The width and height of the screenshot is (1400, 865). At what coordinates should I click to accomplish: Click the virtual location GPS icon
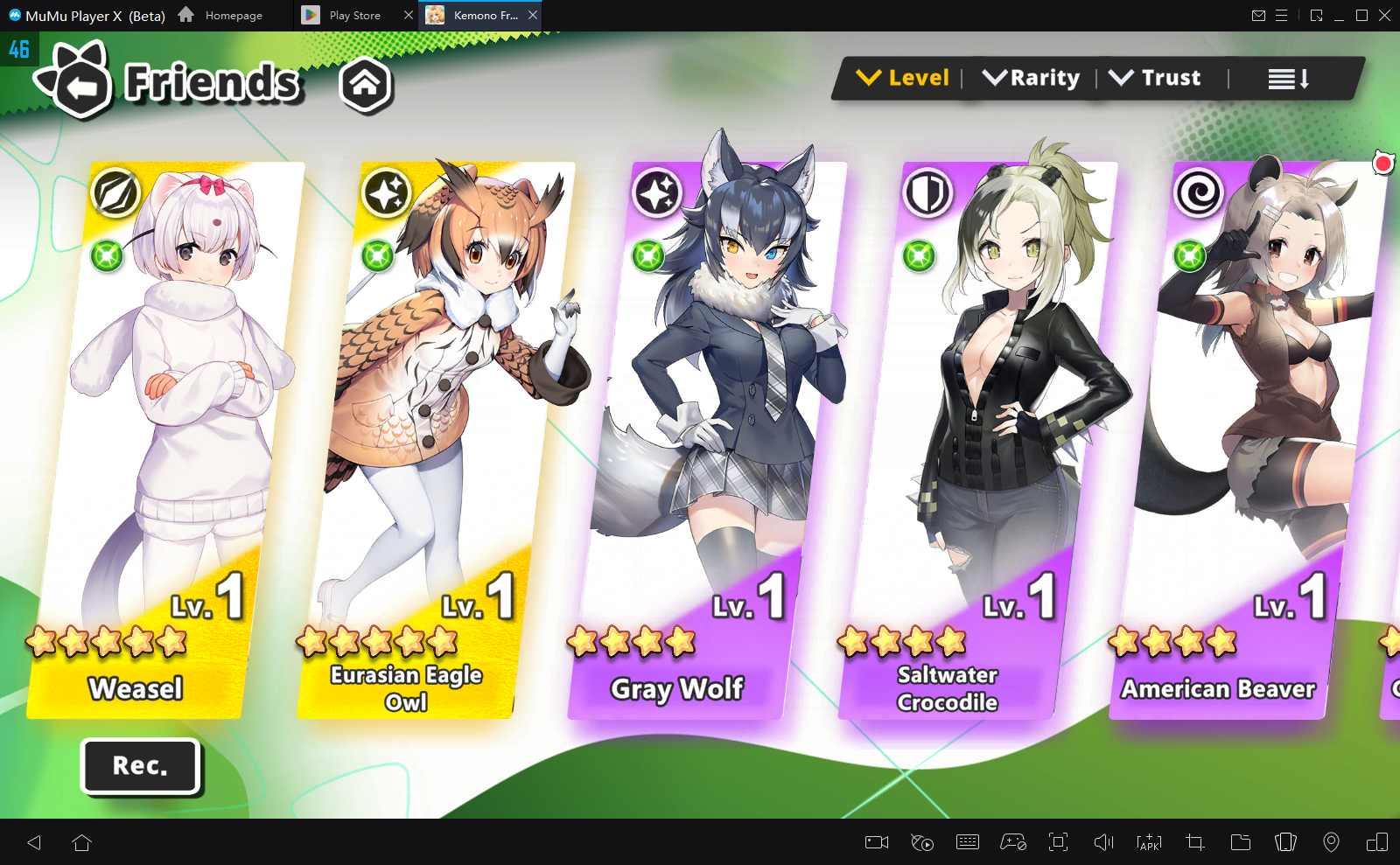(x=1331, y=842)
